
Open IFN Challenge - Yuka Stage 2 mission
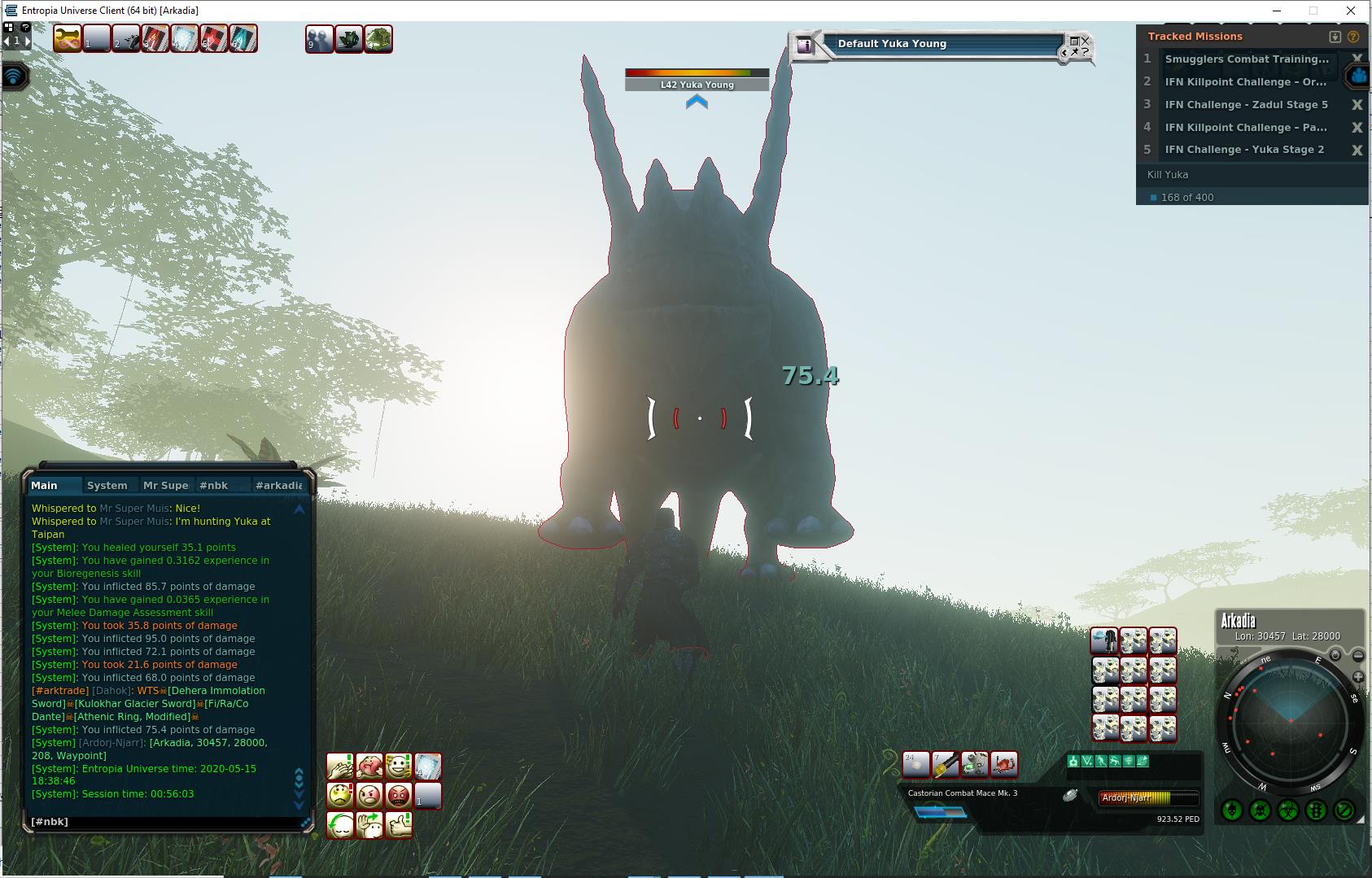point(1243,150)
